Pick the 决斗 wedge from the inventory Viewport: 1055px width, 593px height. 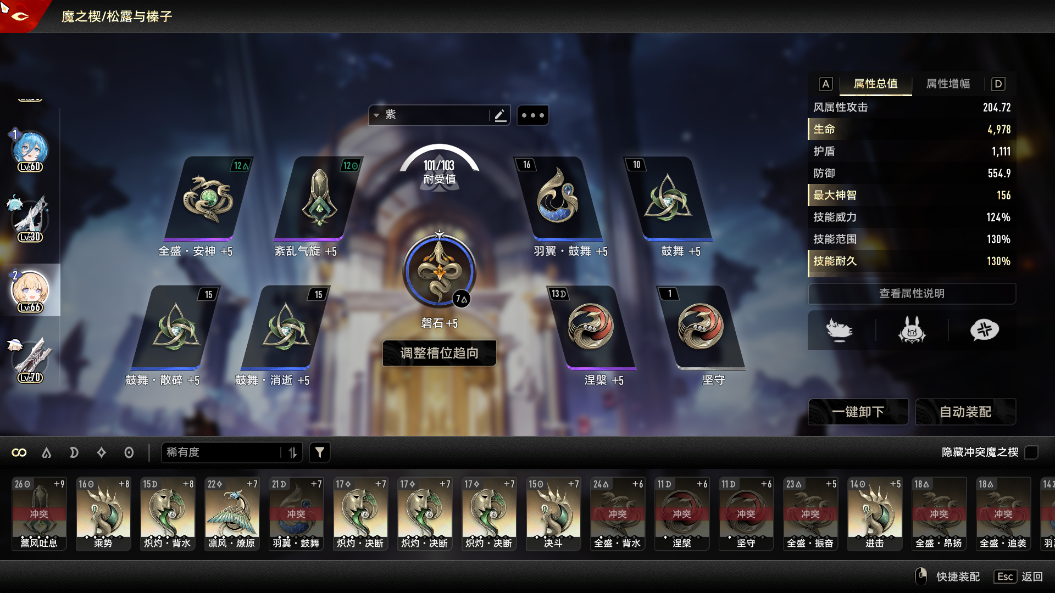(x=553, y=513)
